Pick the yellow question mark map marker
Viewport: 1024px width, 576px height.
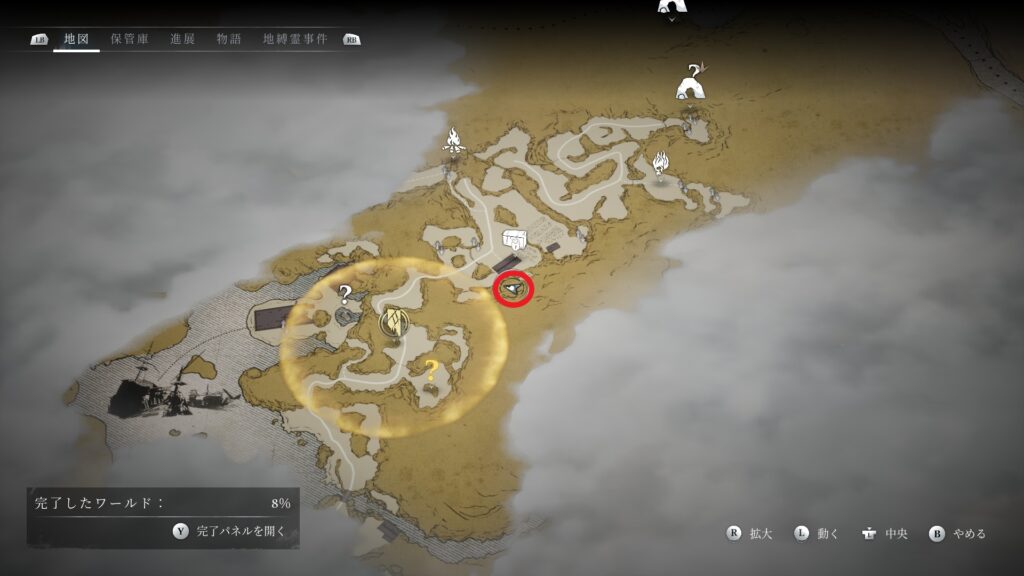(431, 370)
